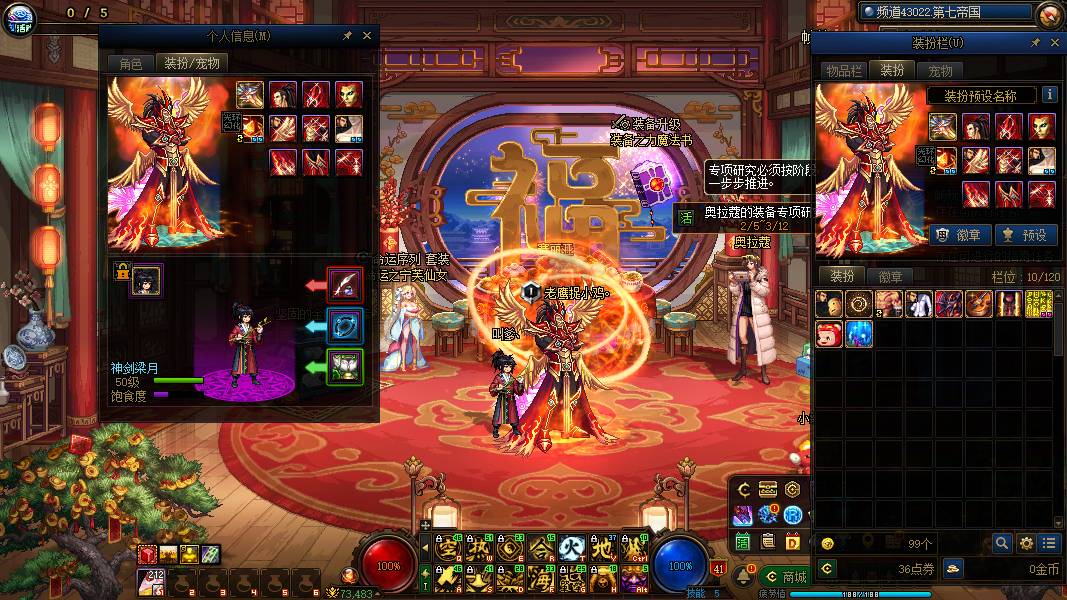Image resolution: width=1067 pixels, height=600 pixels.
Task: Click the 徽章 emblem button
Action: (x=961, y=235)
